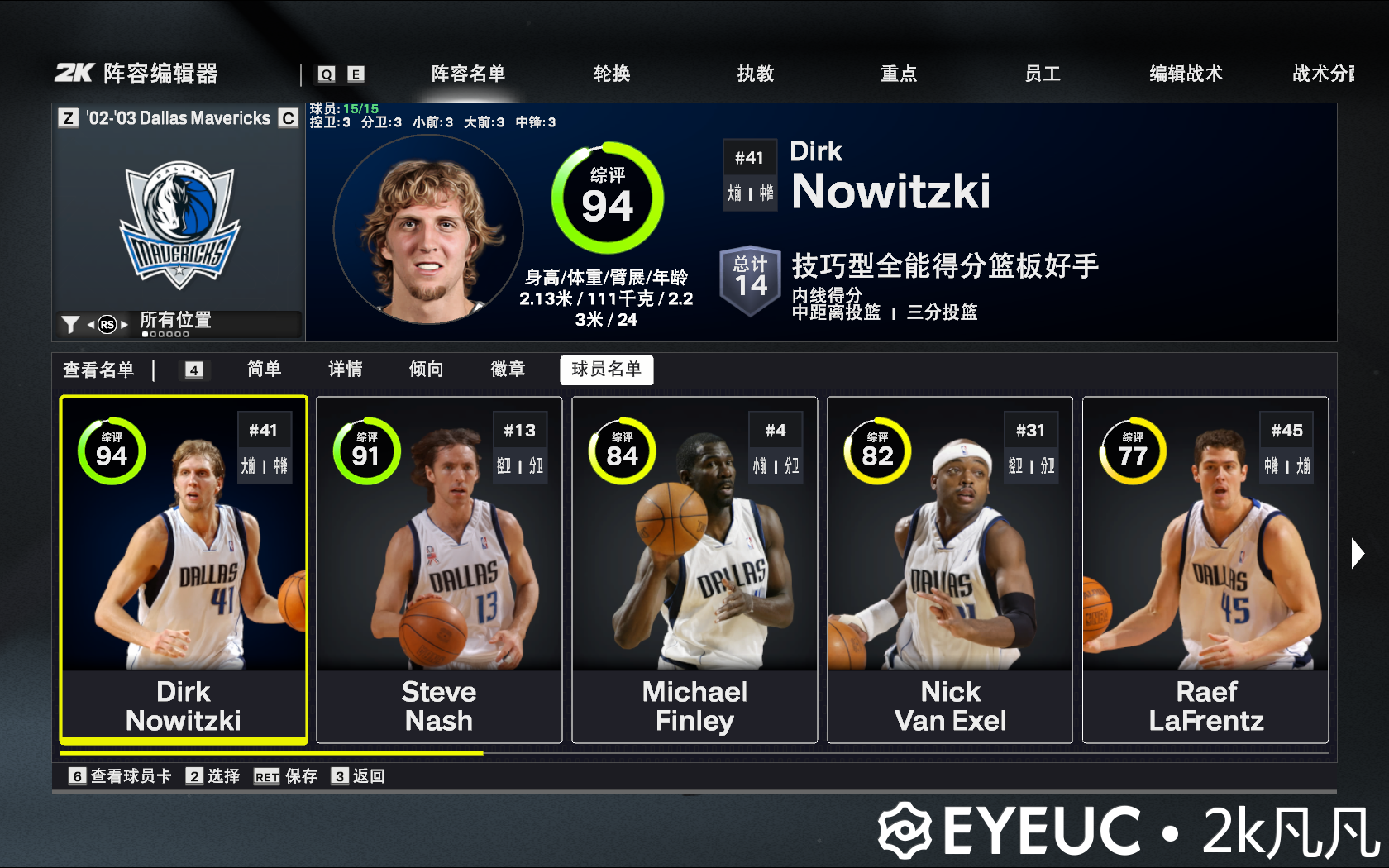Open the 编辑战术 edit plays tab
Image resolution: width=1389 pixels, height=868 pixels.
tap(1186, 74)
